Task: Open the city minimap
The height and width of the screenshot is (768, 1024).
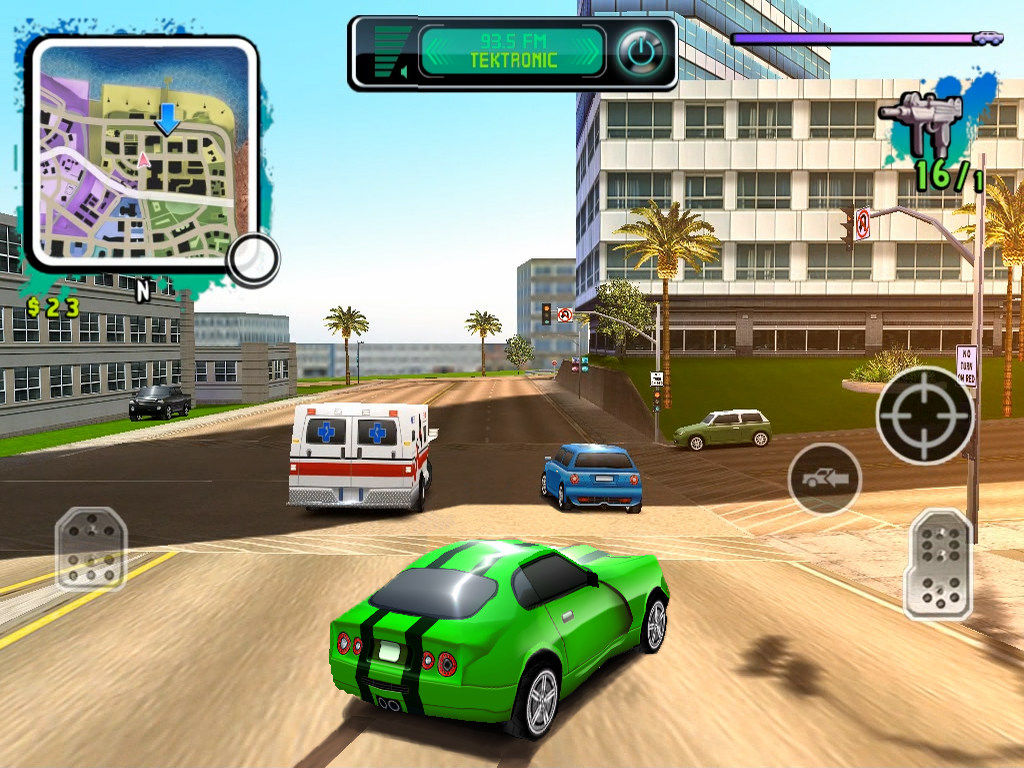Action: click(141, 152)
